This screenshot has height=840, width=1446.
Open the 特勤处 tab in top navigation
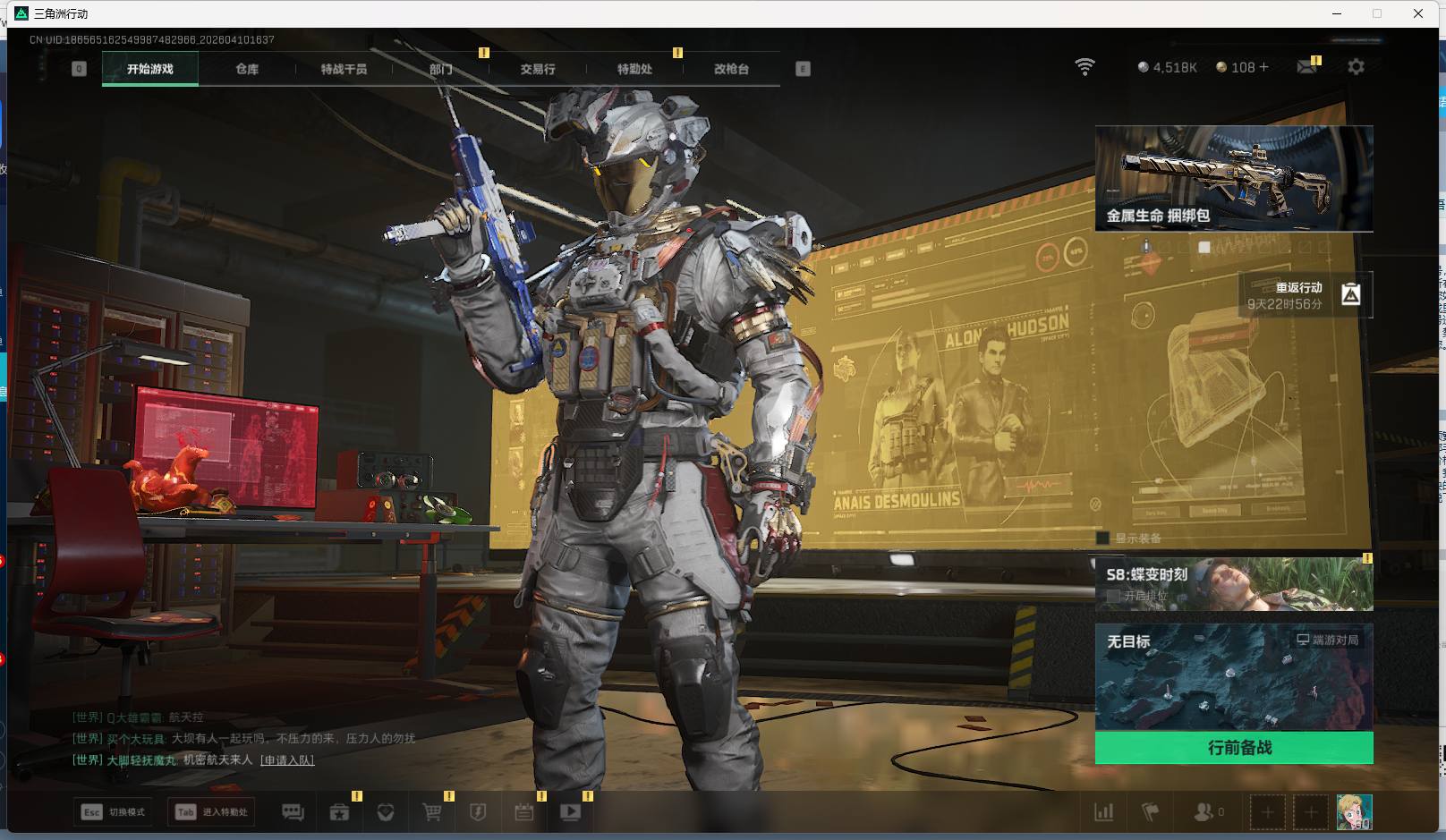click(634, 69)
